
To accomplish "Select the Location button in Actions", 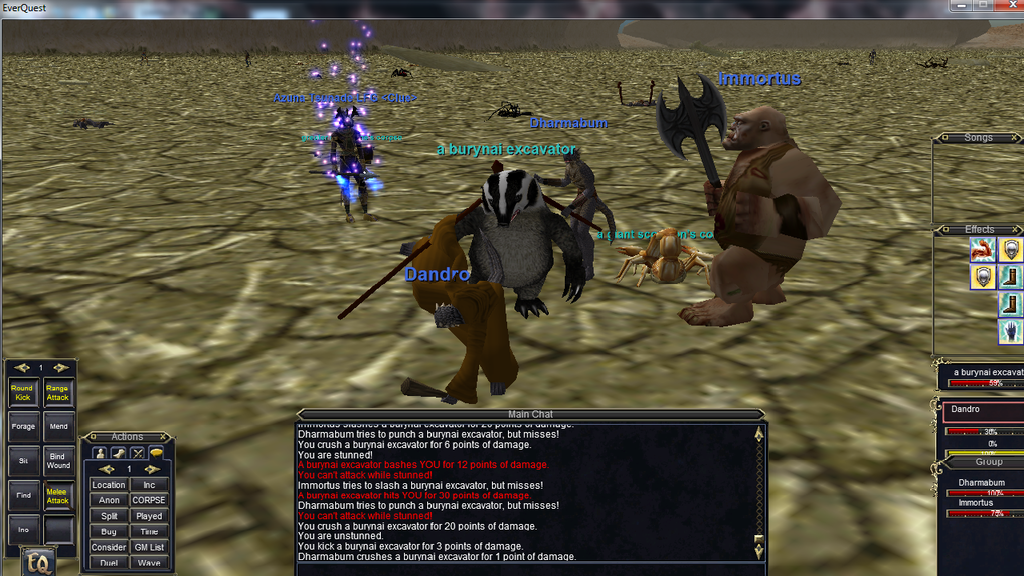I will [109, 485].
